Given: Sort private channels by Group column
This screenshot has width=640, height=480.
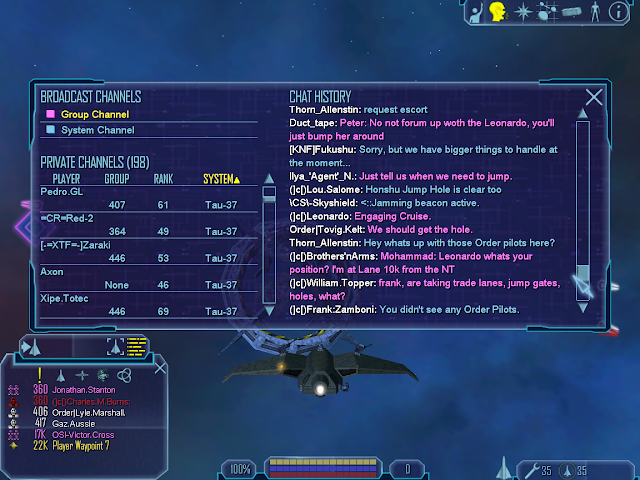Looking at the screenshot, I should coord(117,179).
